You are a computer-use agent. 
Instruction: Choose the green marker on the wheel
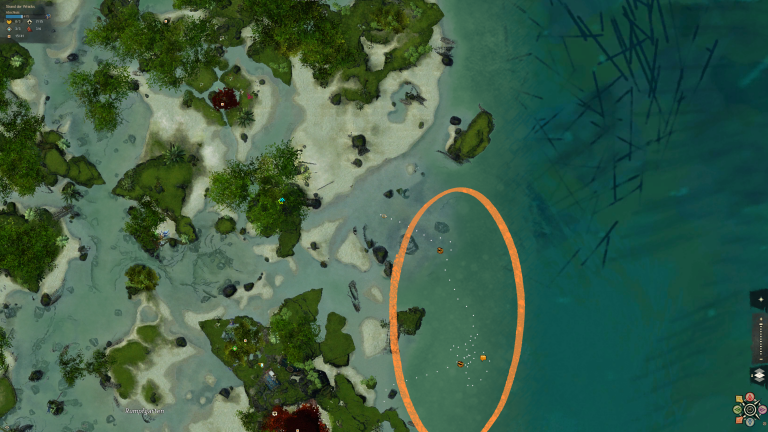tap(737, 409)
